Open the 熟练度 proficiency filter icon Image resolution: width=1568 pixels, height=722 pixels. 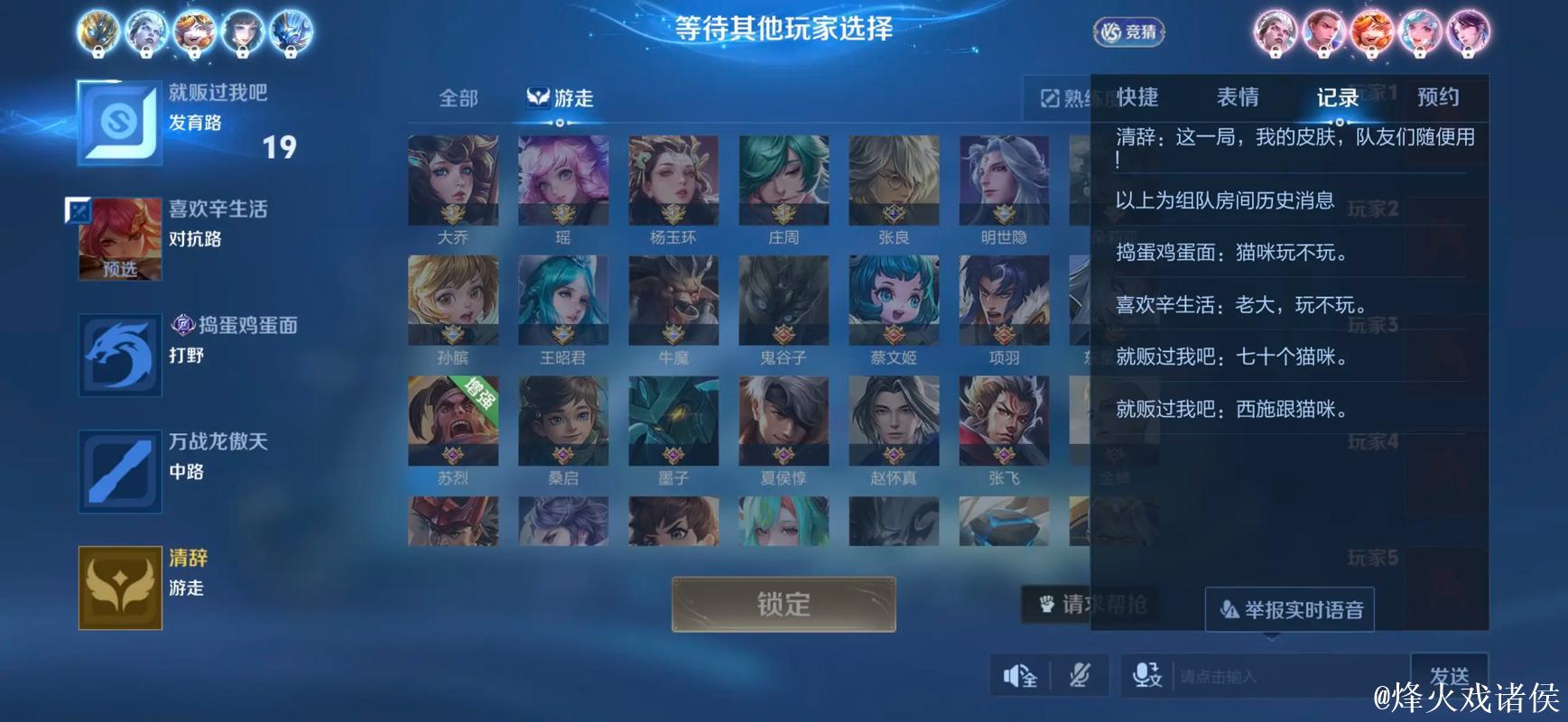1048,96
